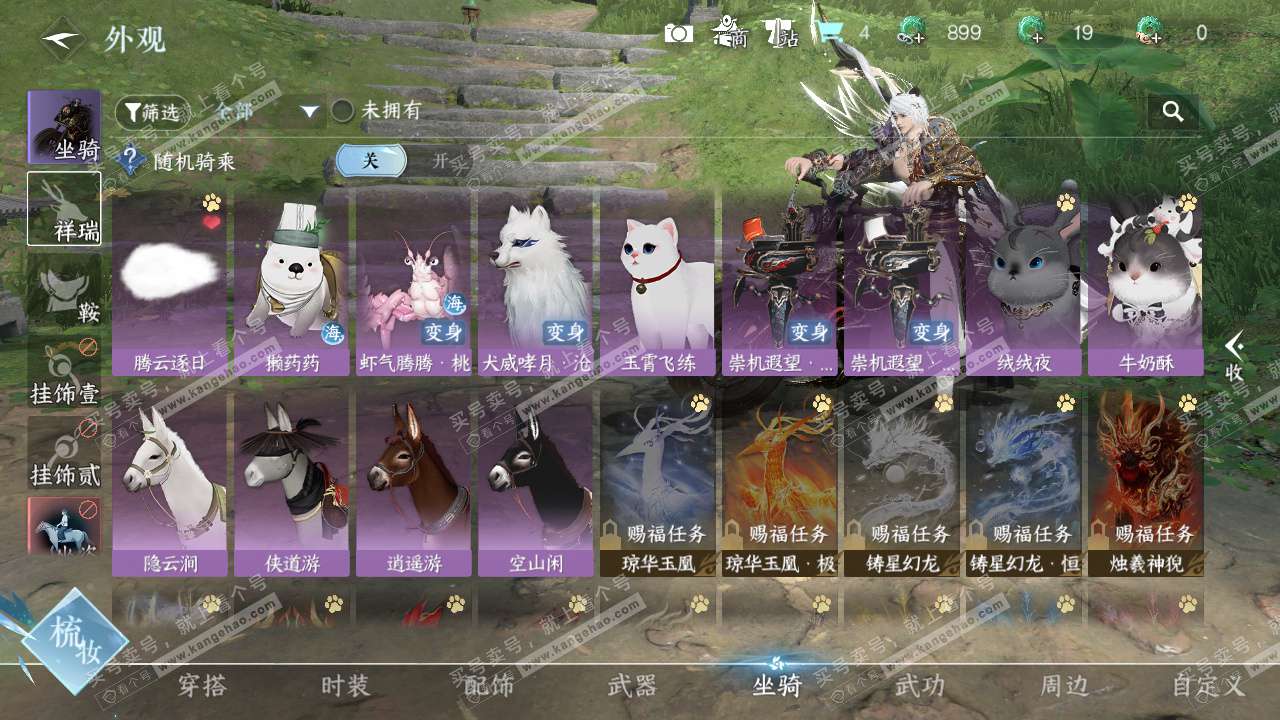This screenshot has width=1280, height=720.
Task: Open the mount search magnifier
Action: [x=1173, y=112]
